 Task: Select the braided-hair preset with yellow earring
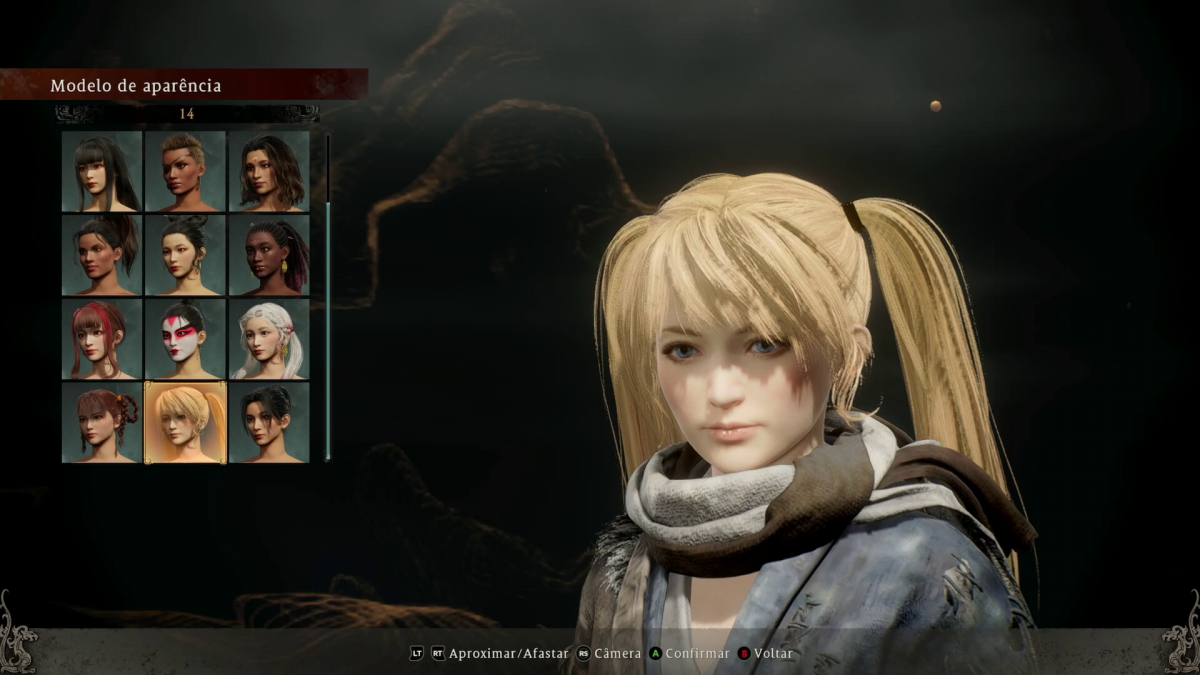268,255
